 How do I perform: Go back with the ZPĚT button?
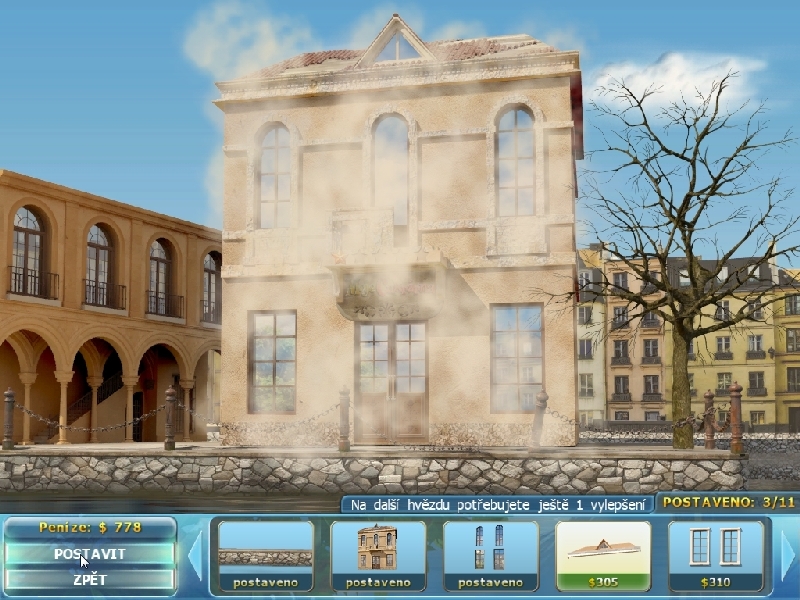click(90, 579)
